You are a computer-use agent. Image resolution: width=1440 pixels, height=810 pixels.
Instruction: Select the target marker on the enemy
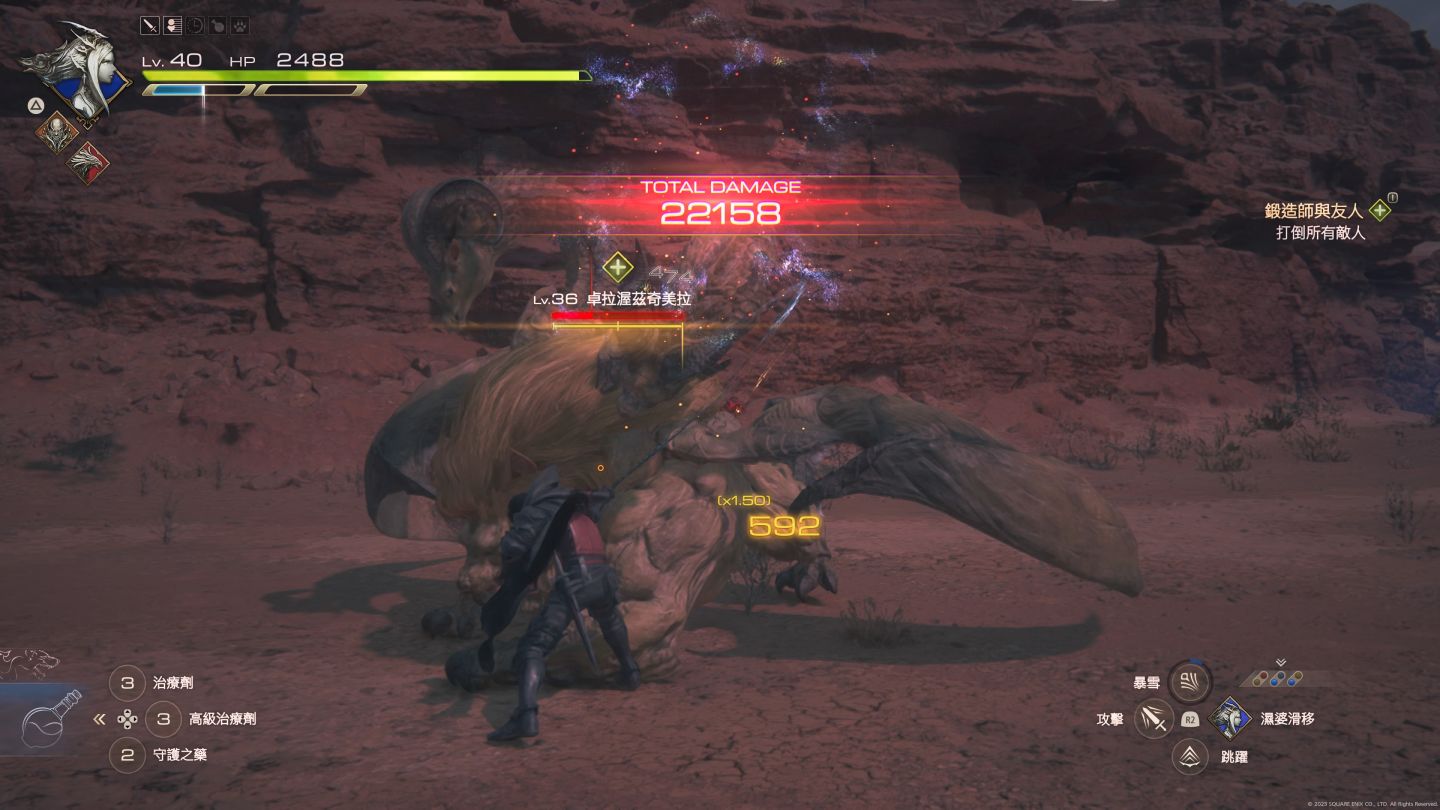point(618,267)
